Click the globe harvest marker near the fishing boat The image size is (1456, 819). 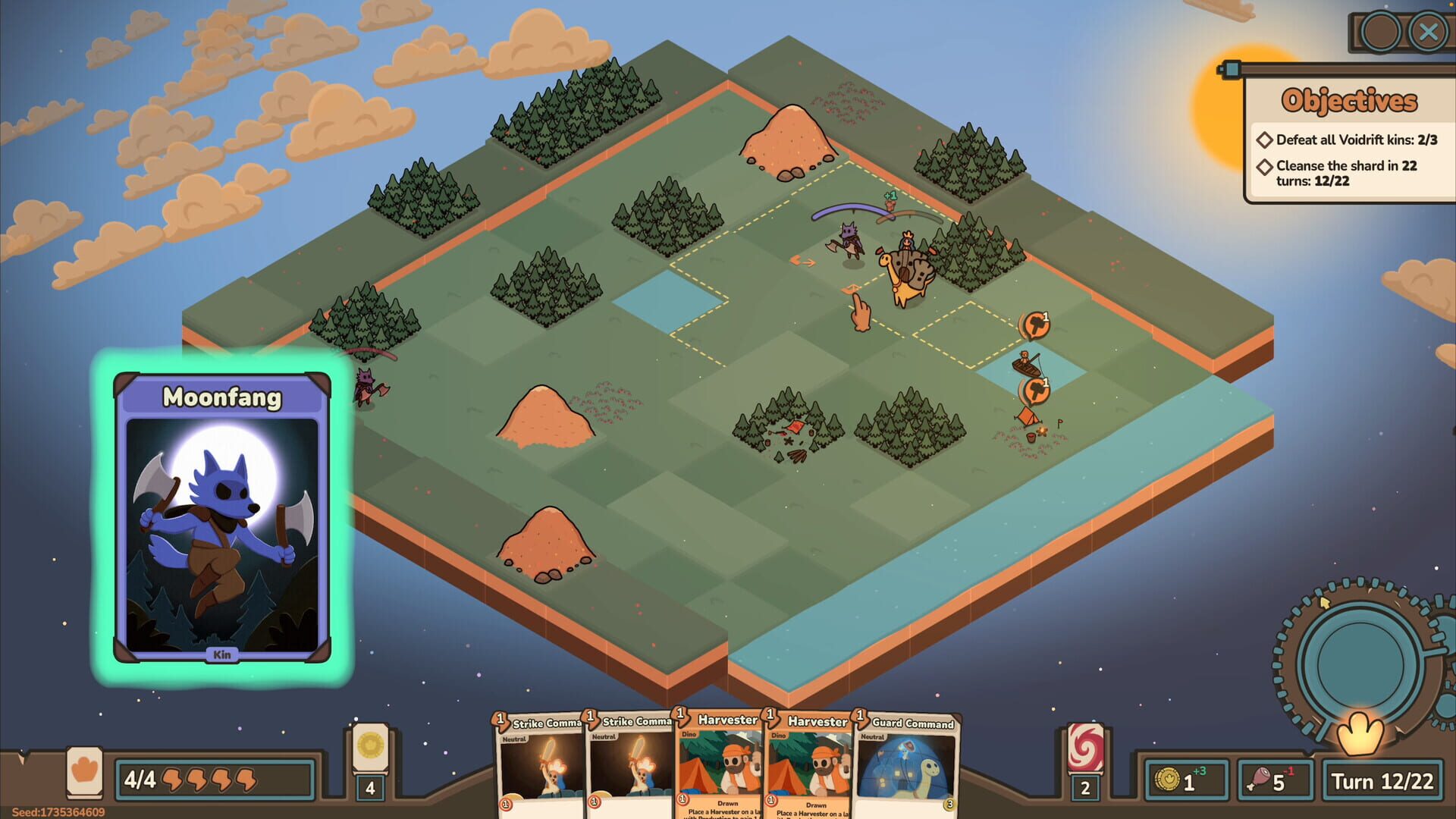tap(1035, 389)
